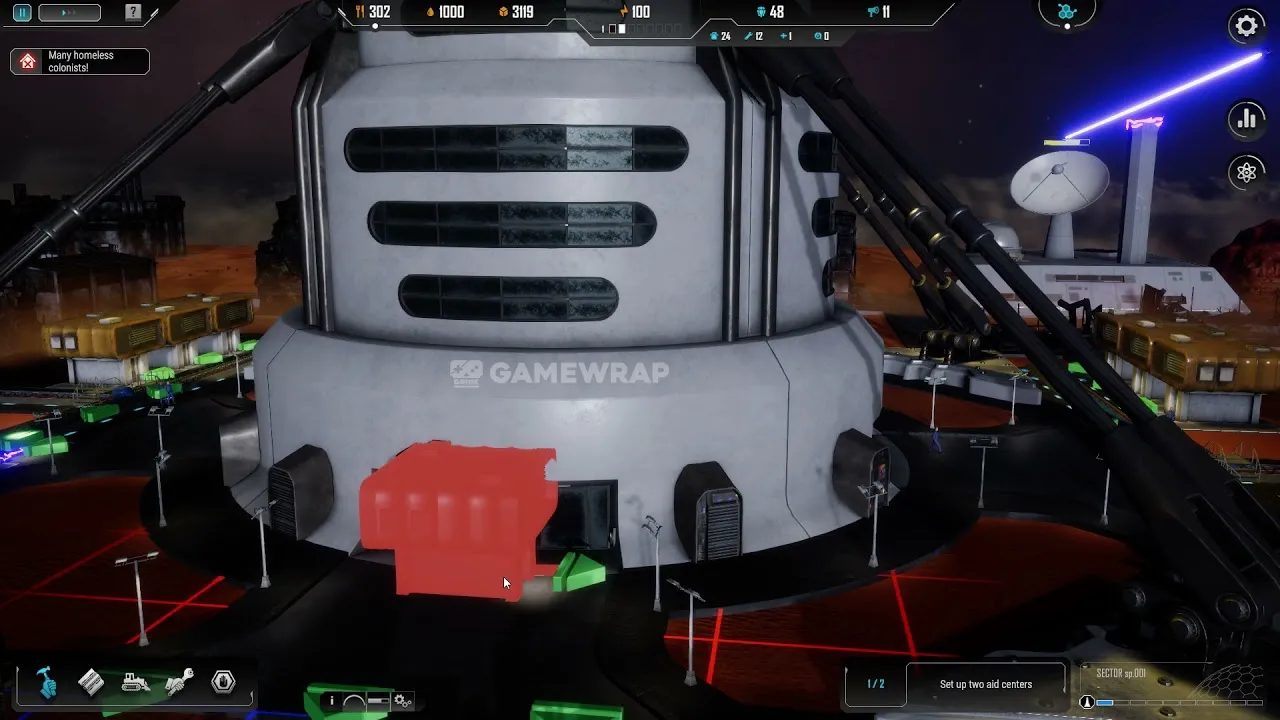The width and height of the screenshot is (1280, 720).
Task: Pause the game with the pause button
Action: tap(22, 13)
